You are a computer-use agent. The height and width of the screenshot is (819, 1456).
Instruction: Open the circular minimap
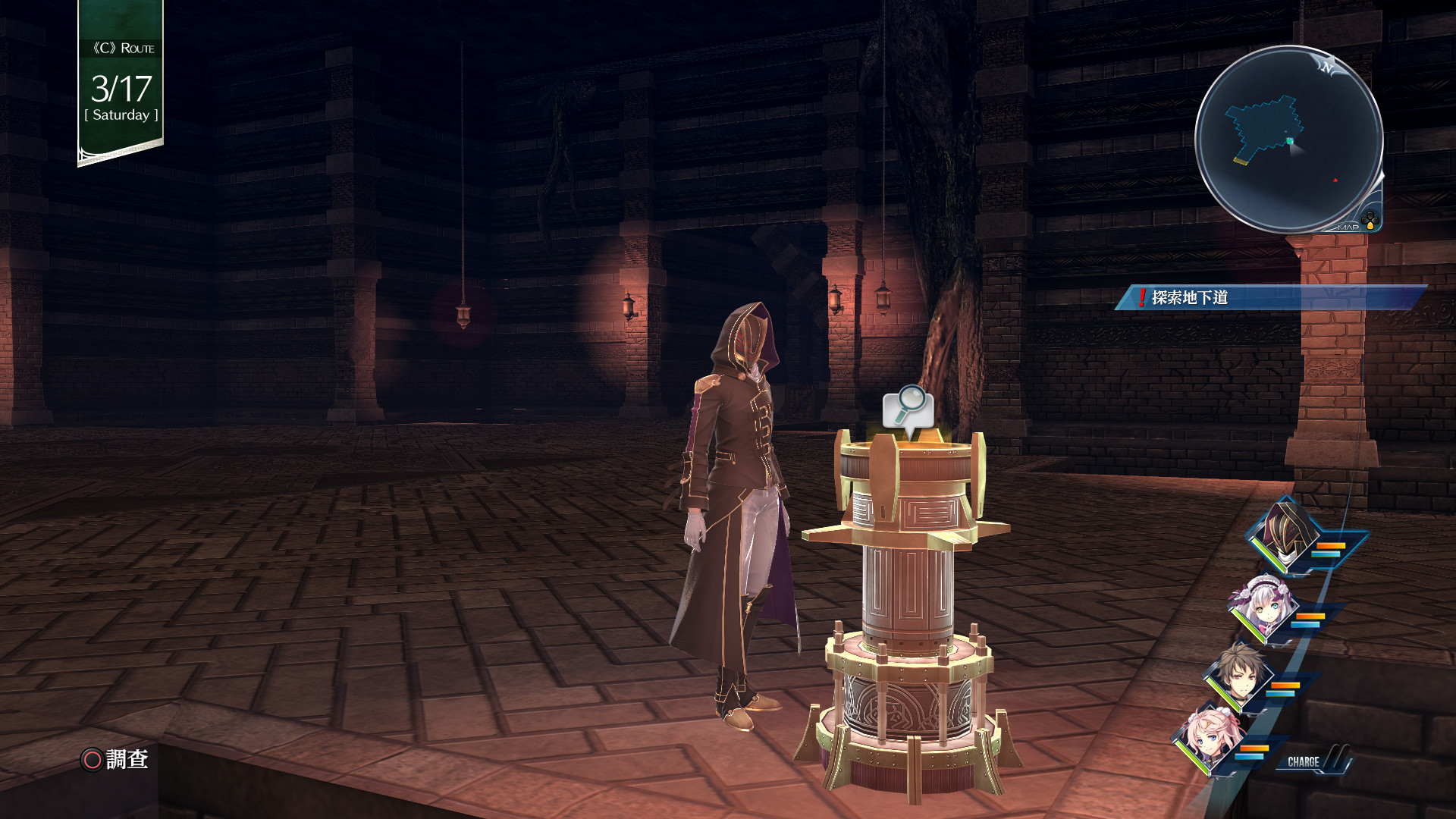(1288, 139)
